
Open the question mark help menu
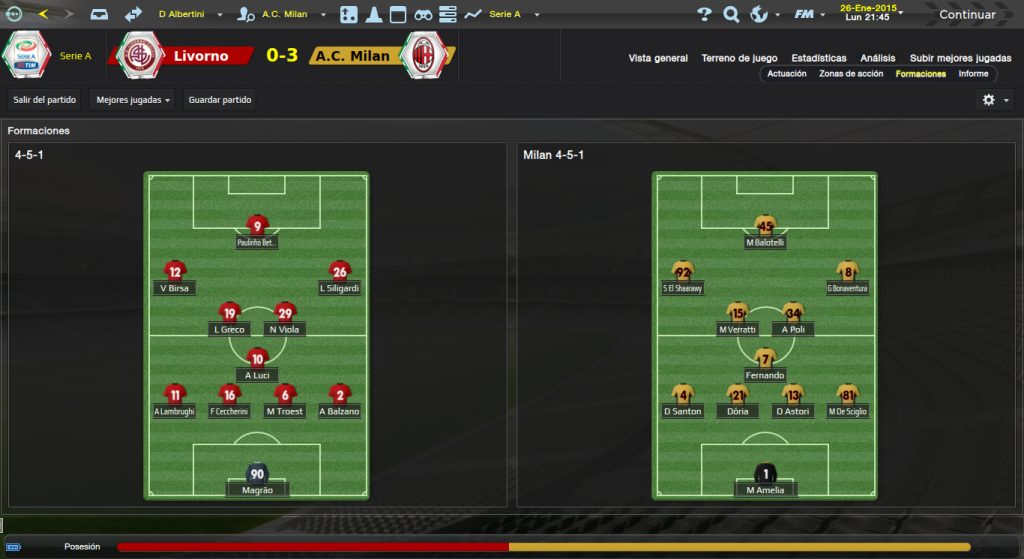point(705,14)
